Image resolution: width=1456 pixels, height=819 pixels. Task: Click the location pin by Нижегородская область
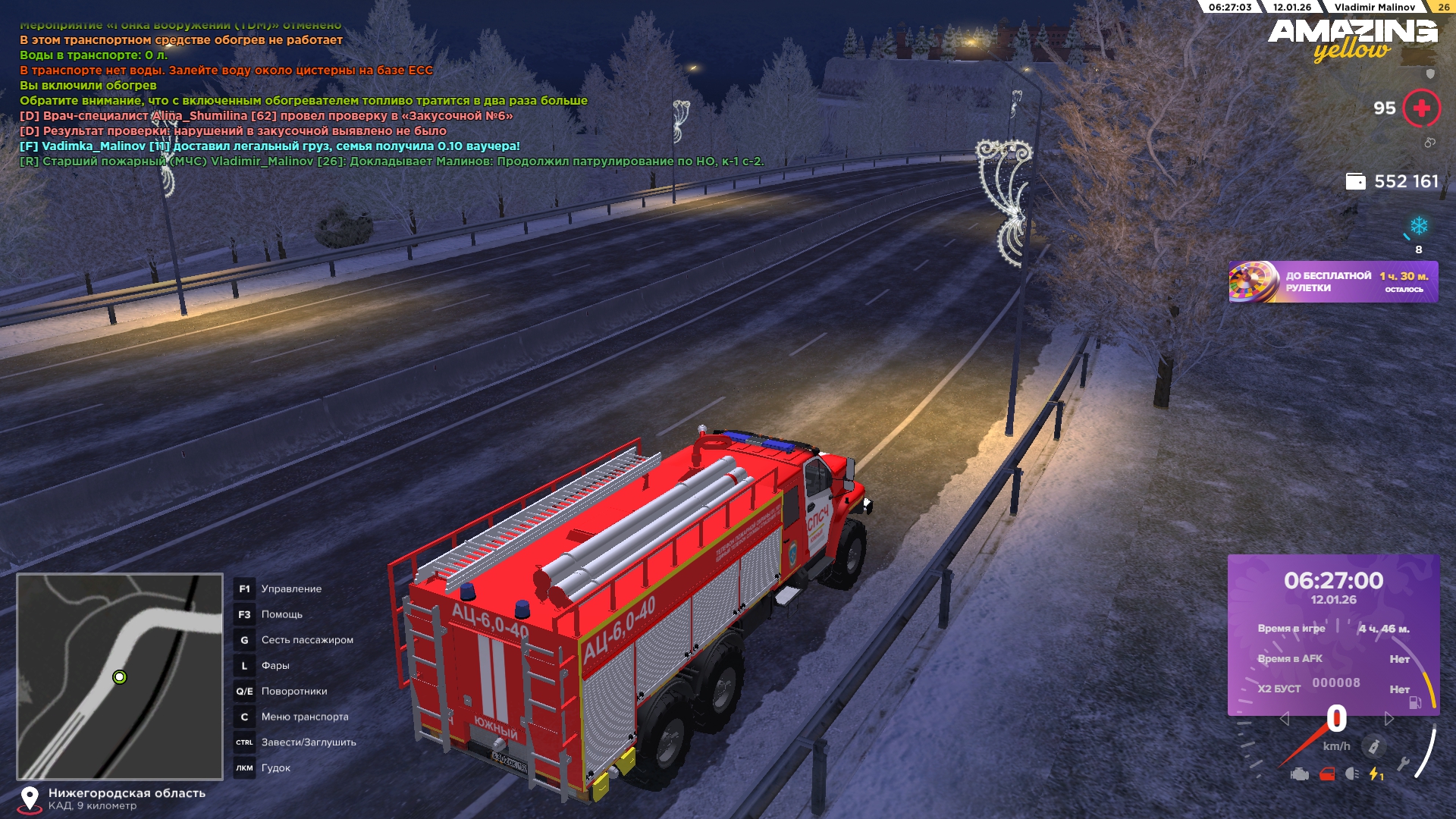pyautogui.click(x=30, y=799)
